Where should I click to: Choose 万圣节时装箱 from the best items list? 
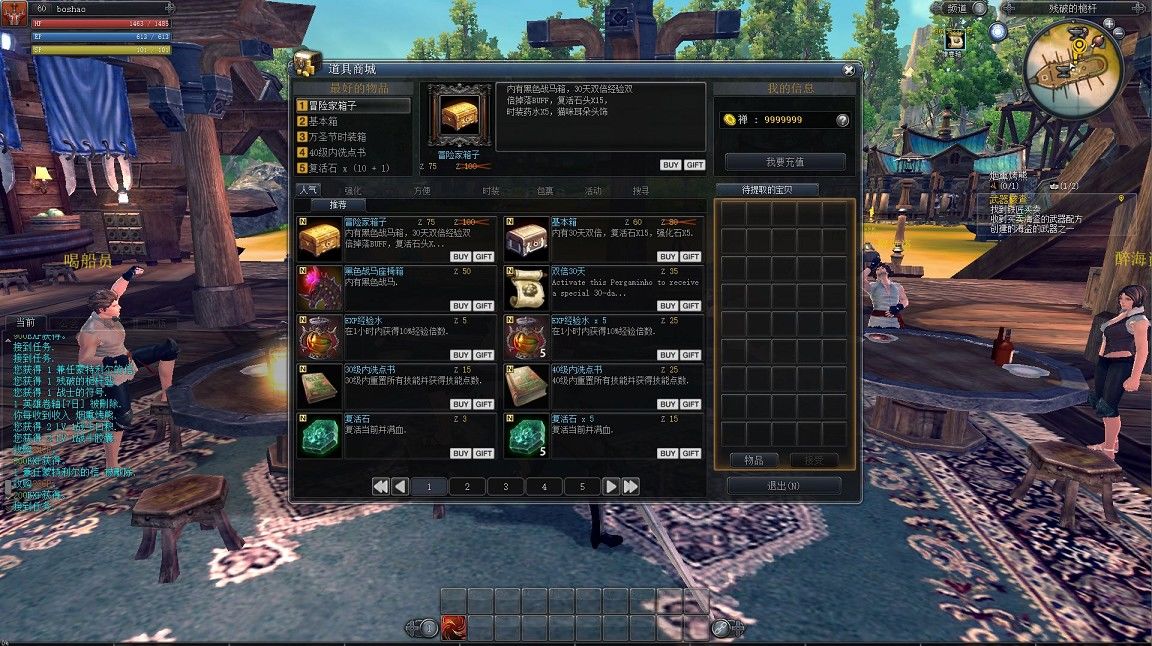tap(336, 136)
